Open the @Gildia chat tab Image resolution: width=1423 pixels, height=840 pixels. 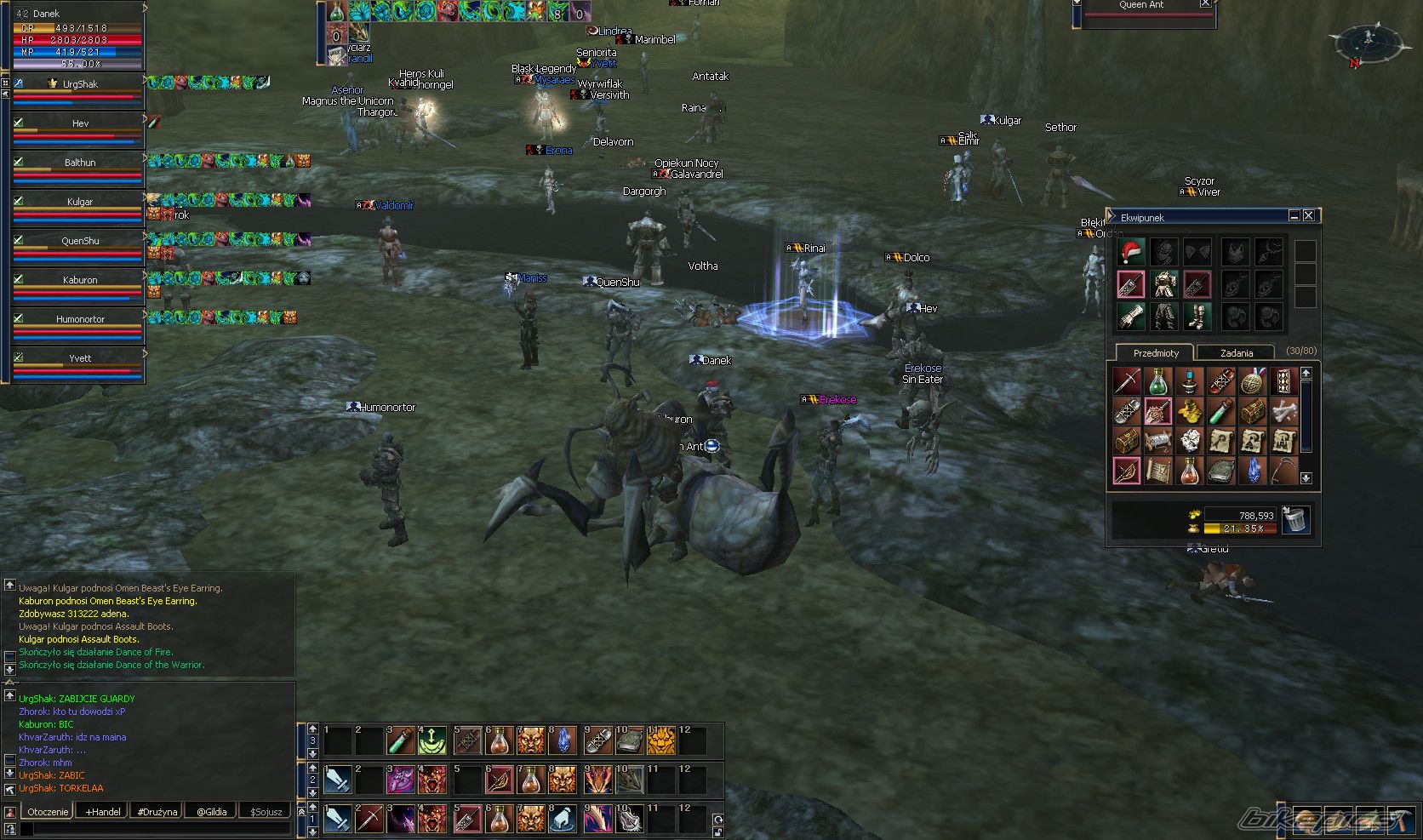click(x=212, y=812)
